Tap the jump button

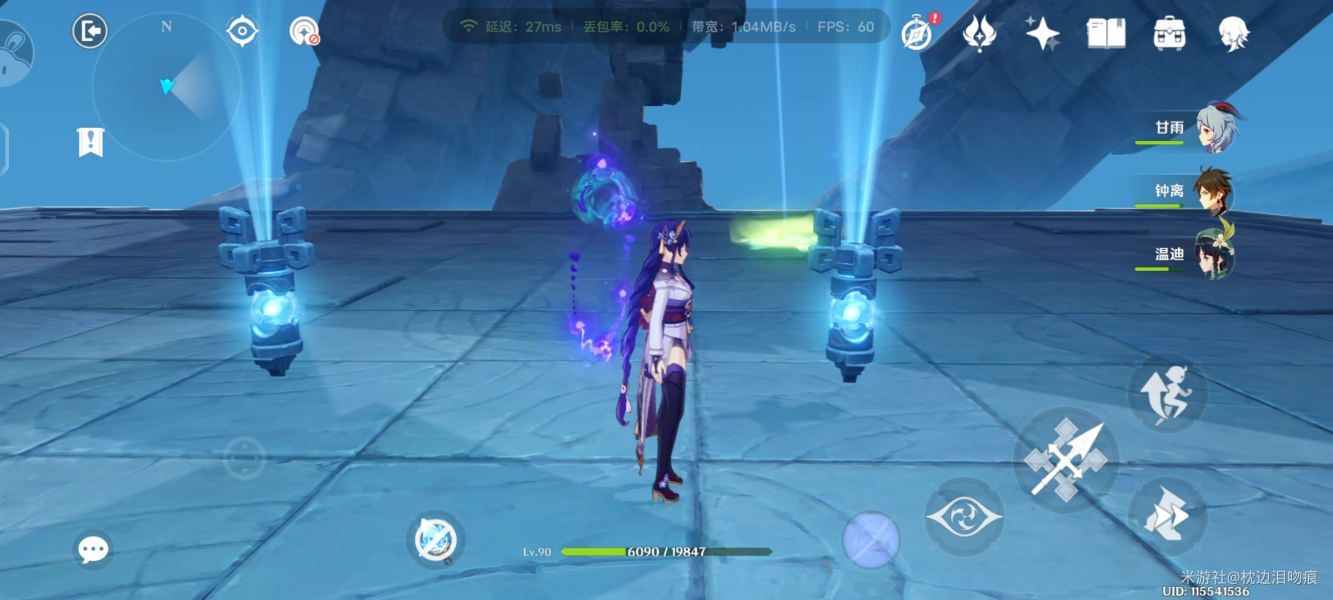point(1167,516)
